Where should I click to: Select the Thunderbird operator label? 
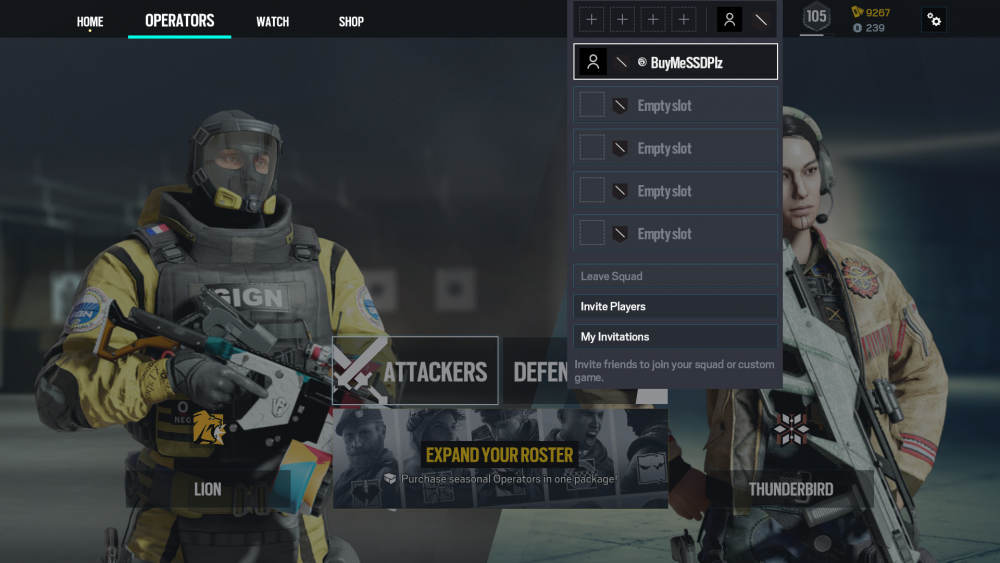(x=791, y=489)
